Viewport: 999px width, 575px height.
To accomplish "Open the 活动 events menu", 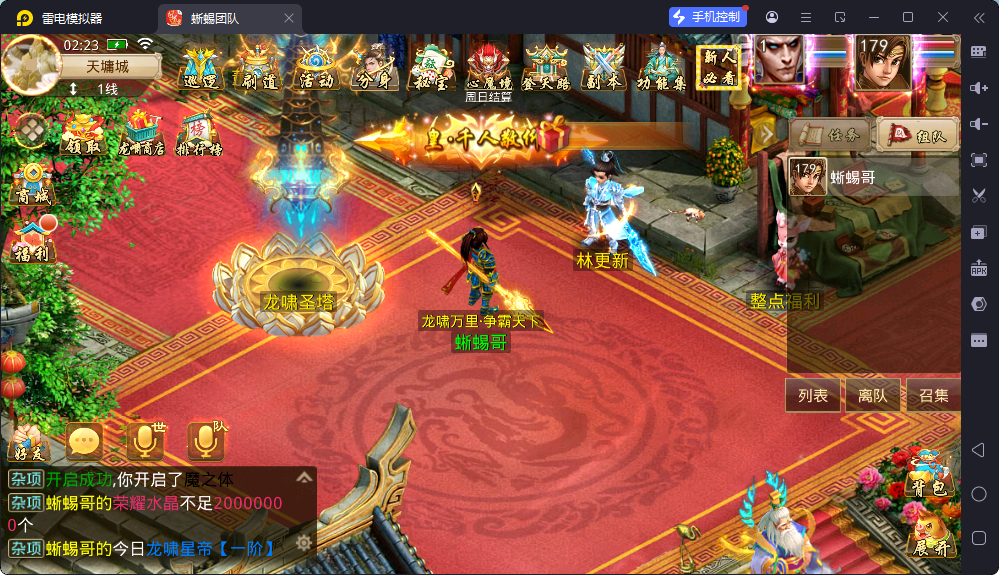I will click(x=317, y=68).
